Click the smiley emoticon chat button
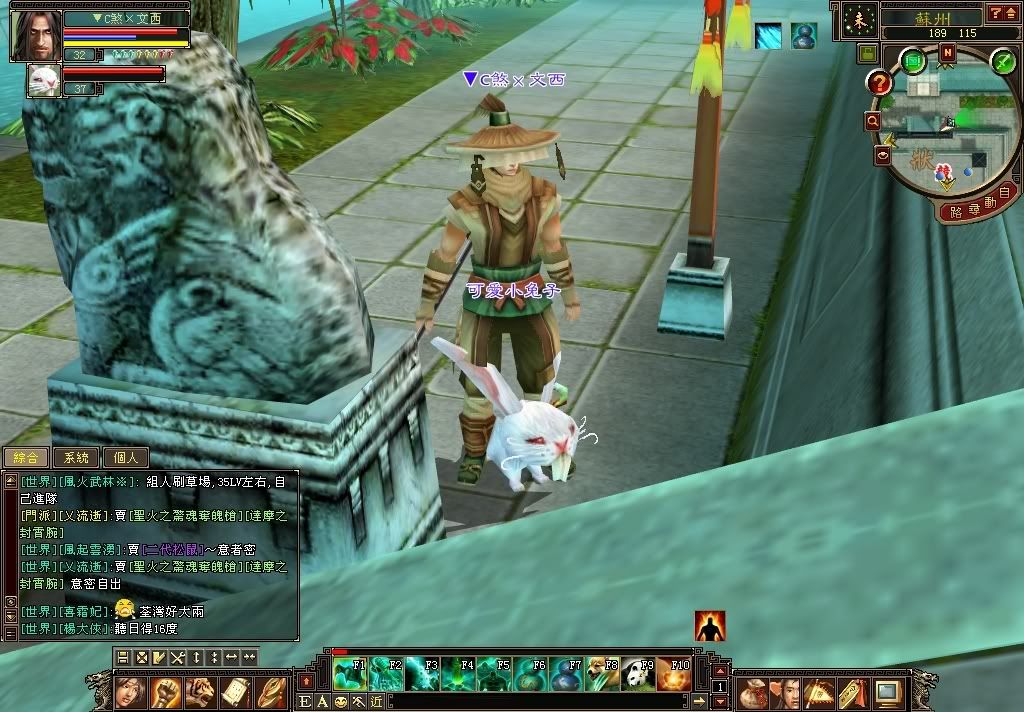 (x=341, y=702)
